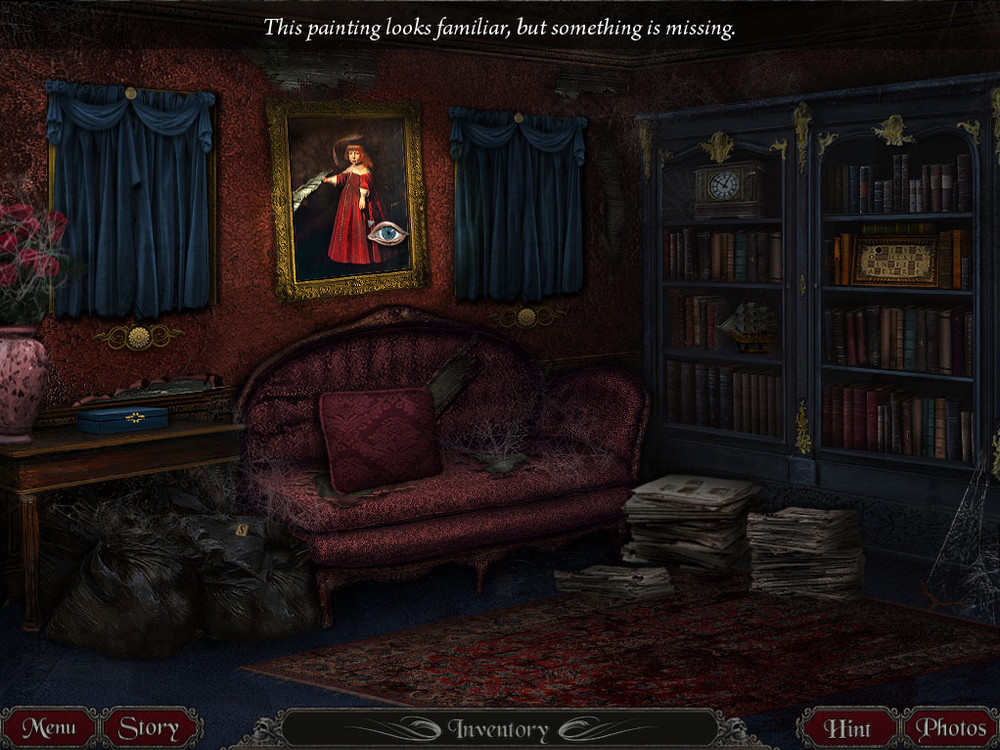Expand the Inventory bar
This screenshot has height=750, width=1000.
[x=498, y=729]
